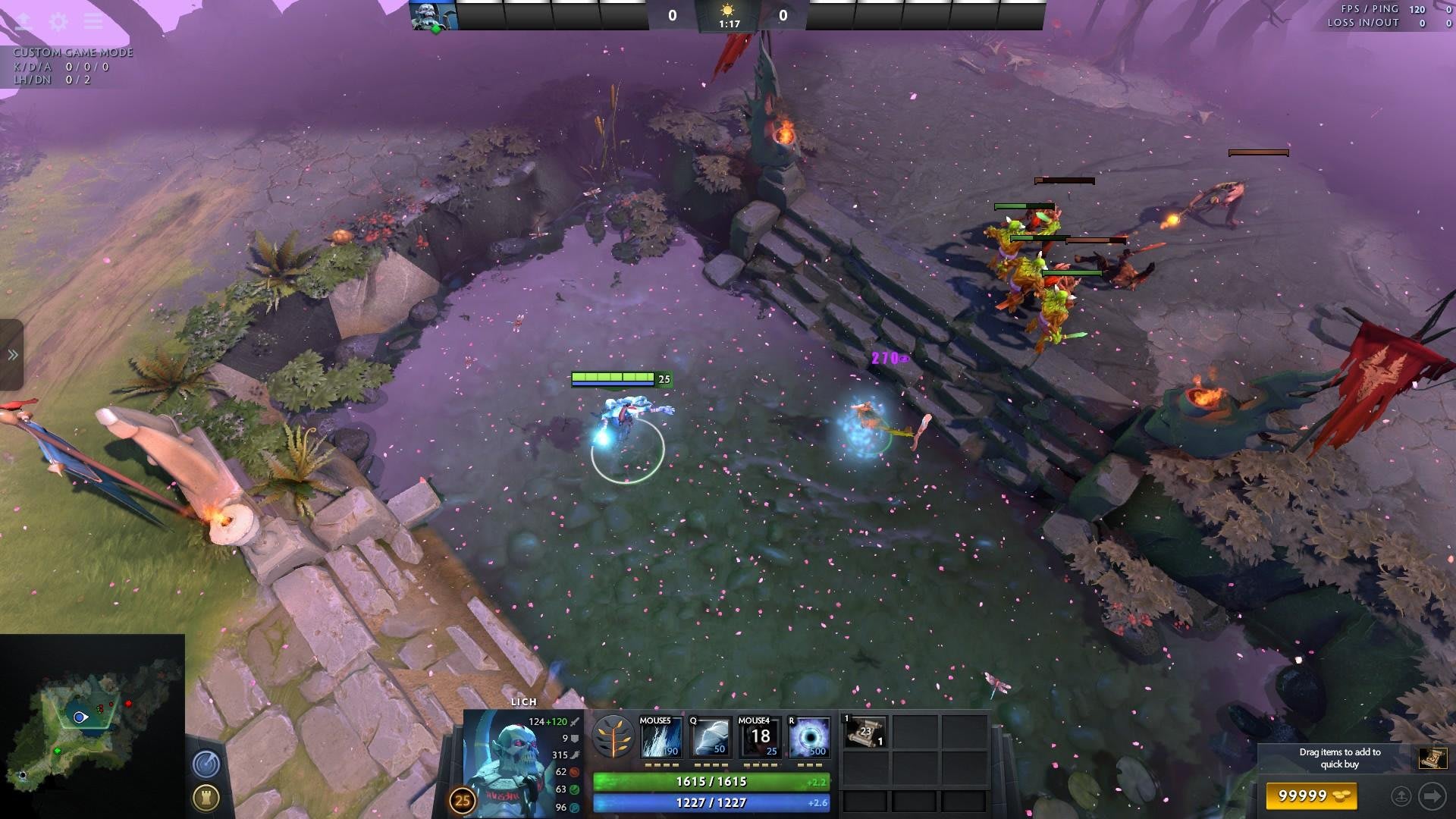Cast the Frost Shield ability
Viewport: 1456px width, 819px height.
[x=710, y=737]
